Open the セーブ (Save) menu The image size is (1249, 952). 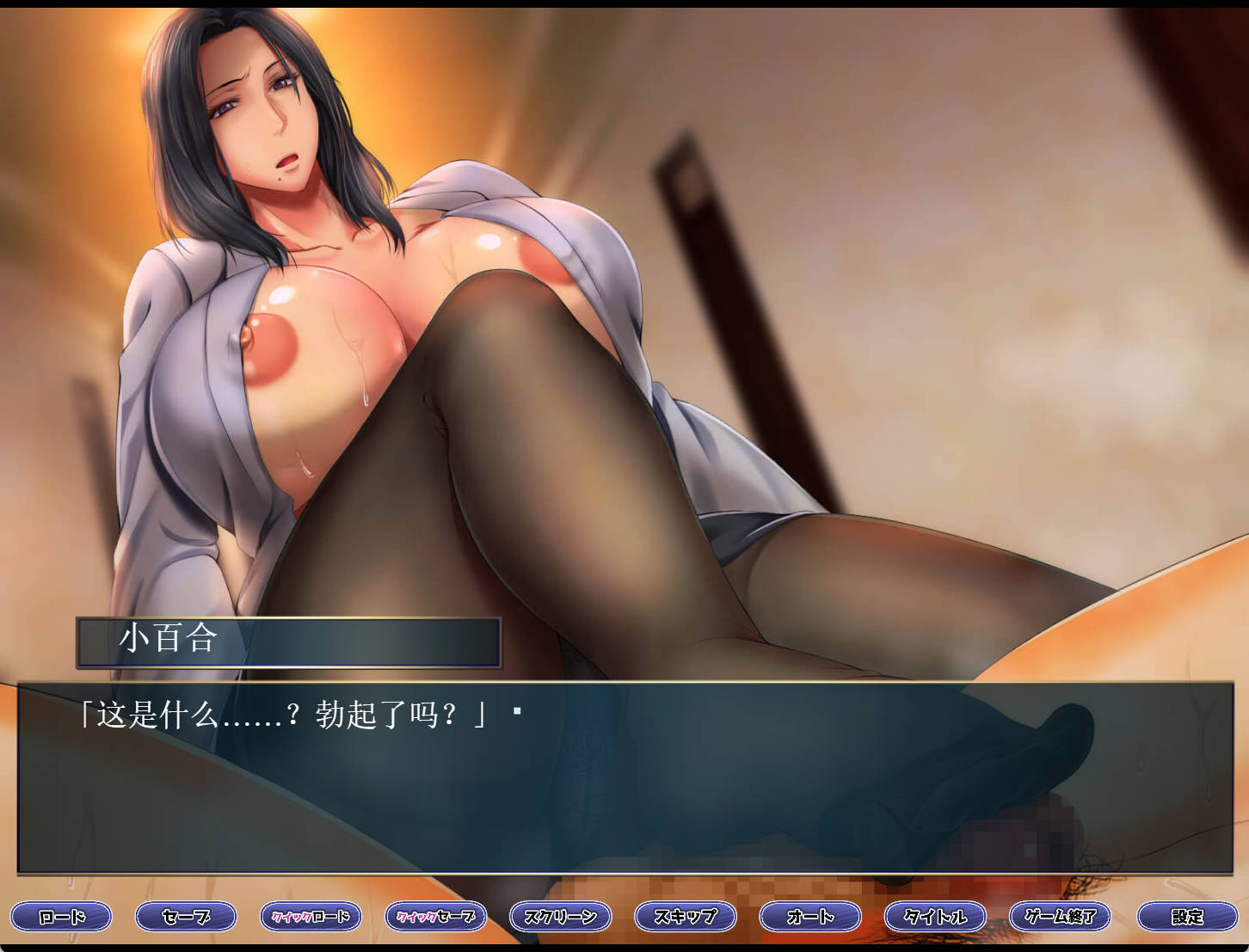pos(186,917)
